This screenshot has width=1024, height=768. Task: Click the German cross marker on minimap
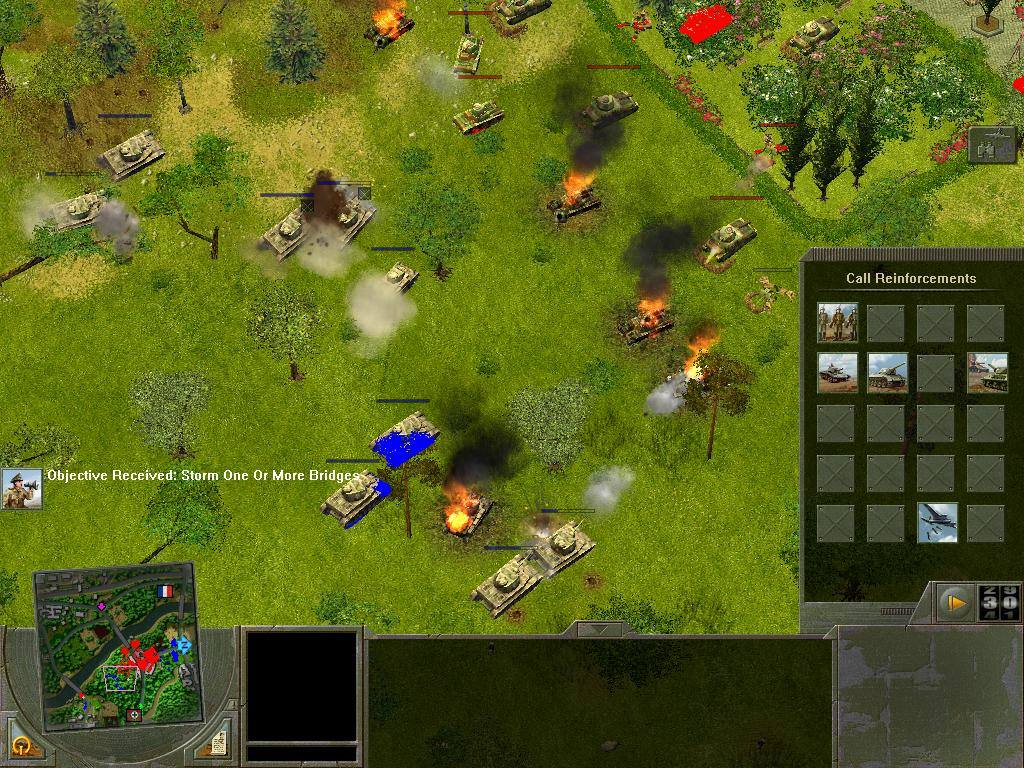[x=135, y=715]
